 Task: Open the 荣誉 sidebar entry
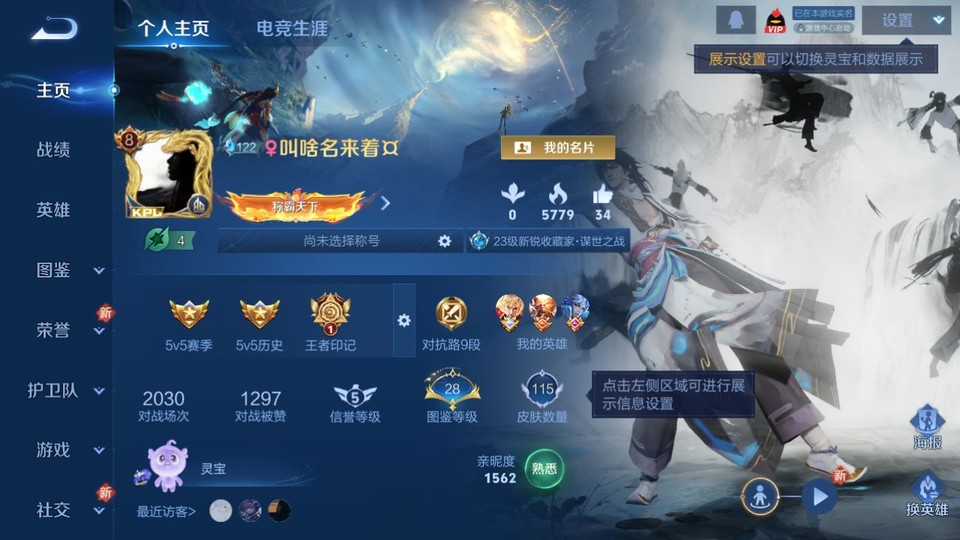tap(66, 330)
